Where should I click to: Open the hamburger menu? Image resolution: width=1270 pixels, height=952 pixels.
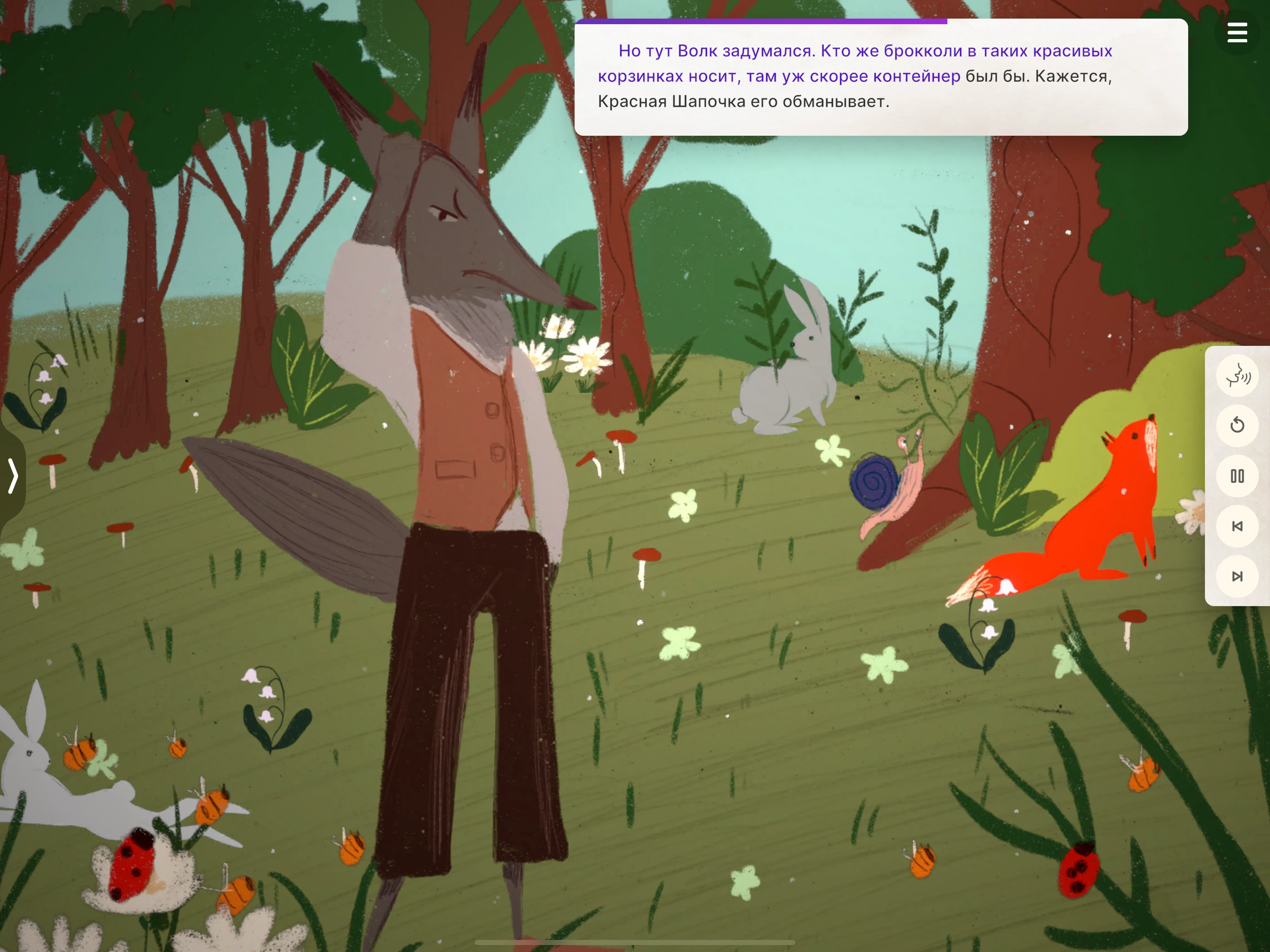coord(1237,33)
